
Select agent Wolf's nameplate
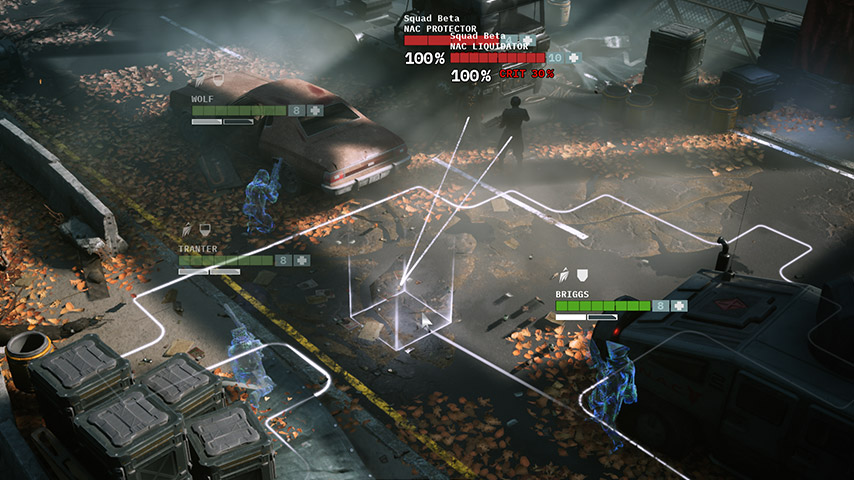tap(203, 100)
